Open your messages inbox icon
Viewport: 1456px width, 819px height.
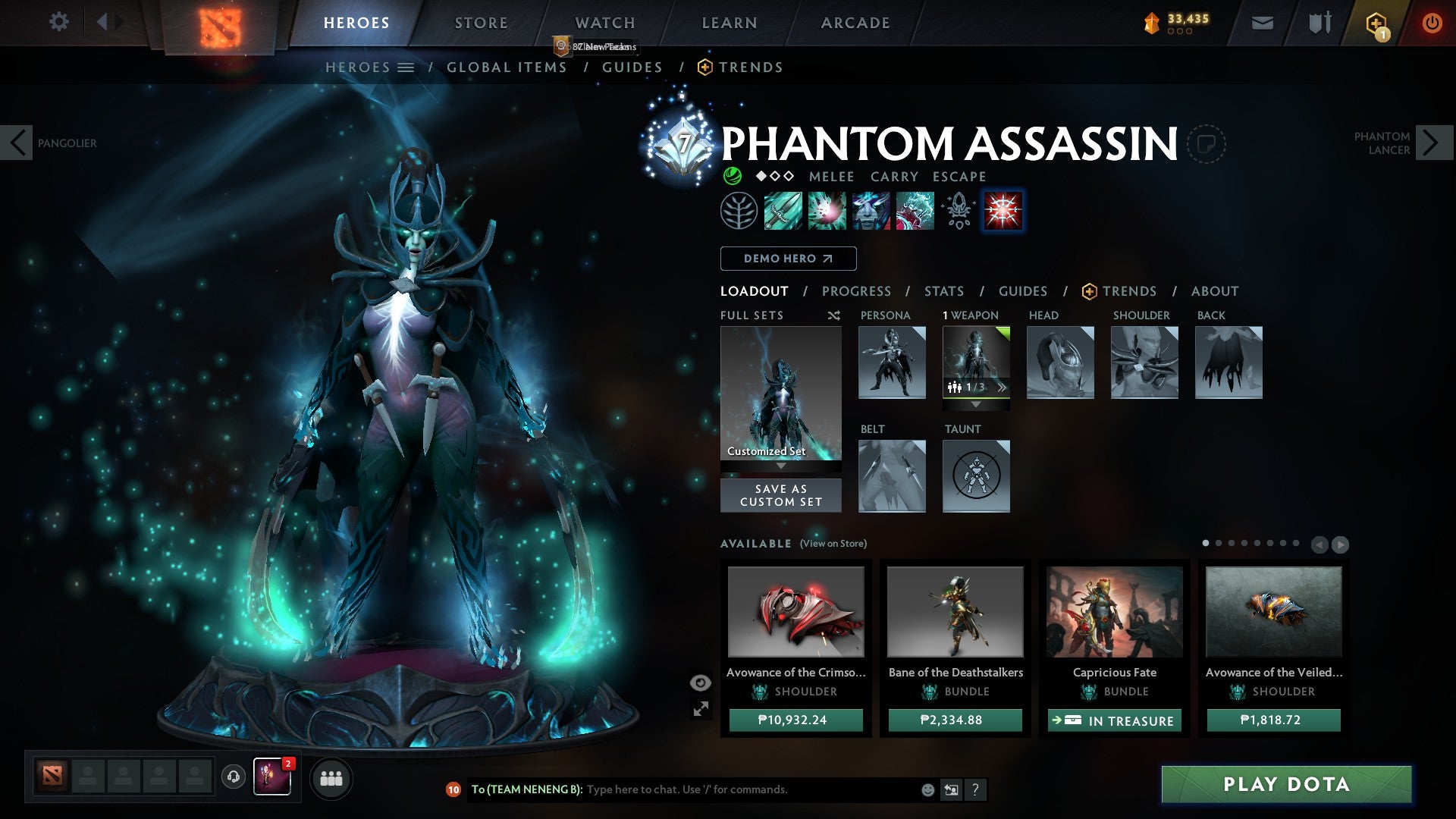[1263, 22]
